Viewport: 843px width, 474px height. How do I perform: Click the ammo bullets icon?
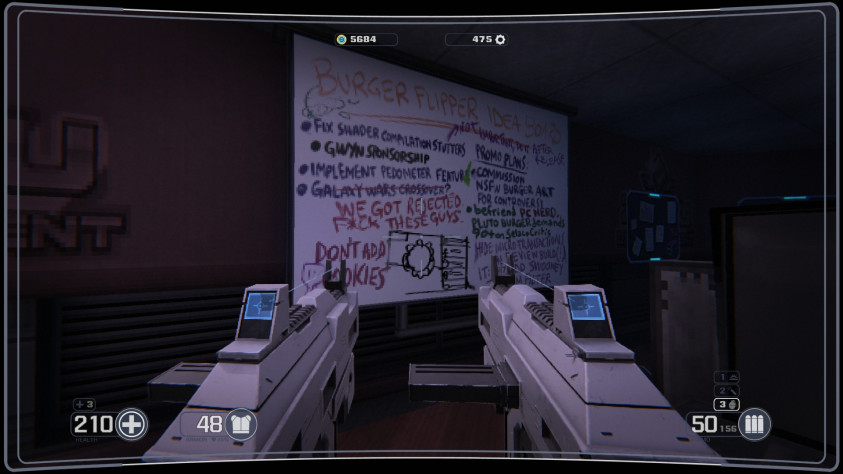point(752,424)
